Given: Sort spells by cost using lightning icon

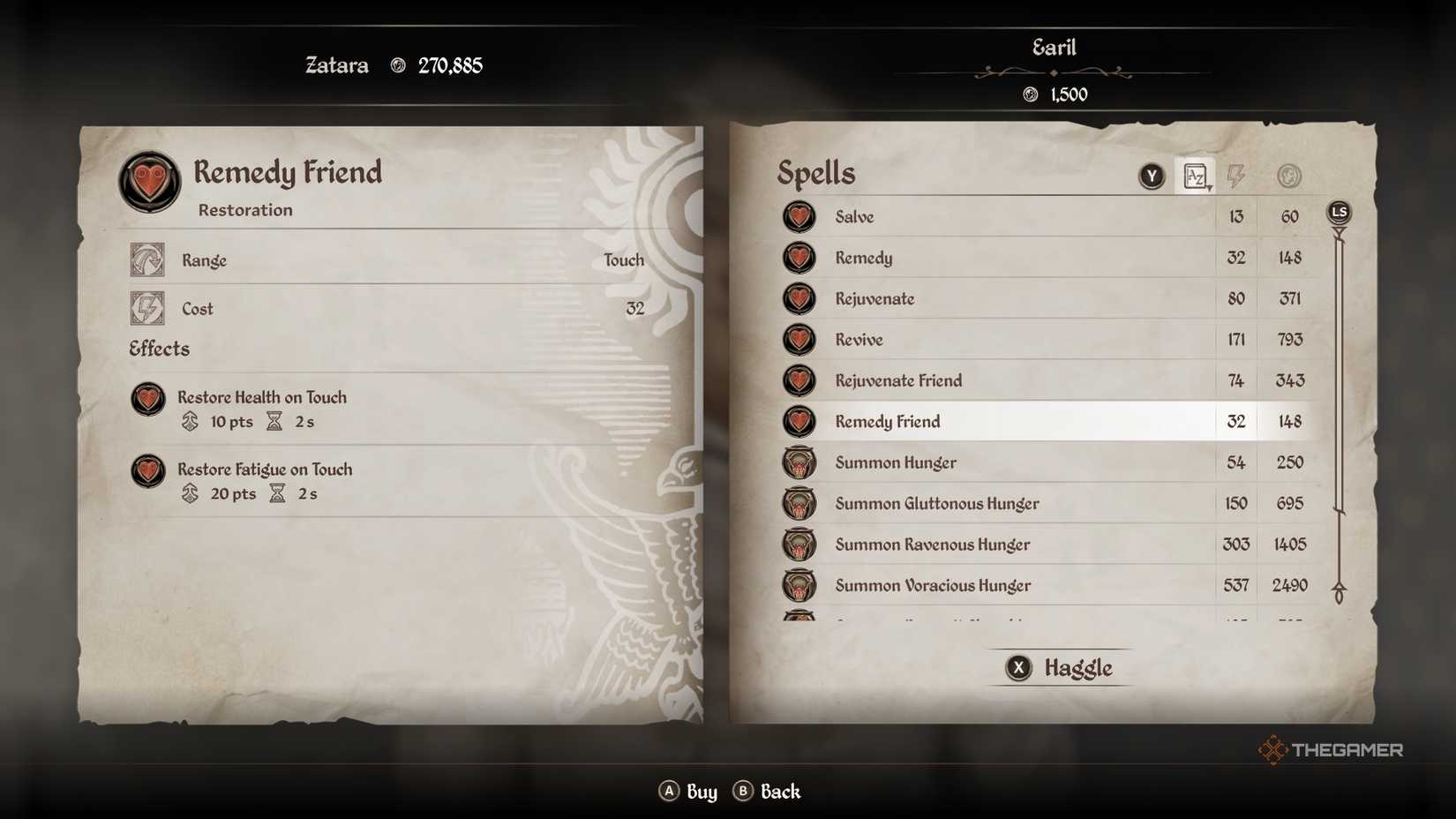Looking at the screenshot, I should coord(1236,176).
